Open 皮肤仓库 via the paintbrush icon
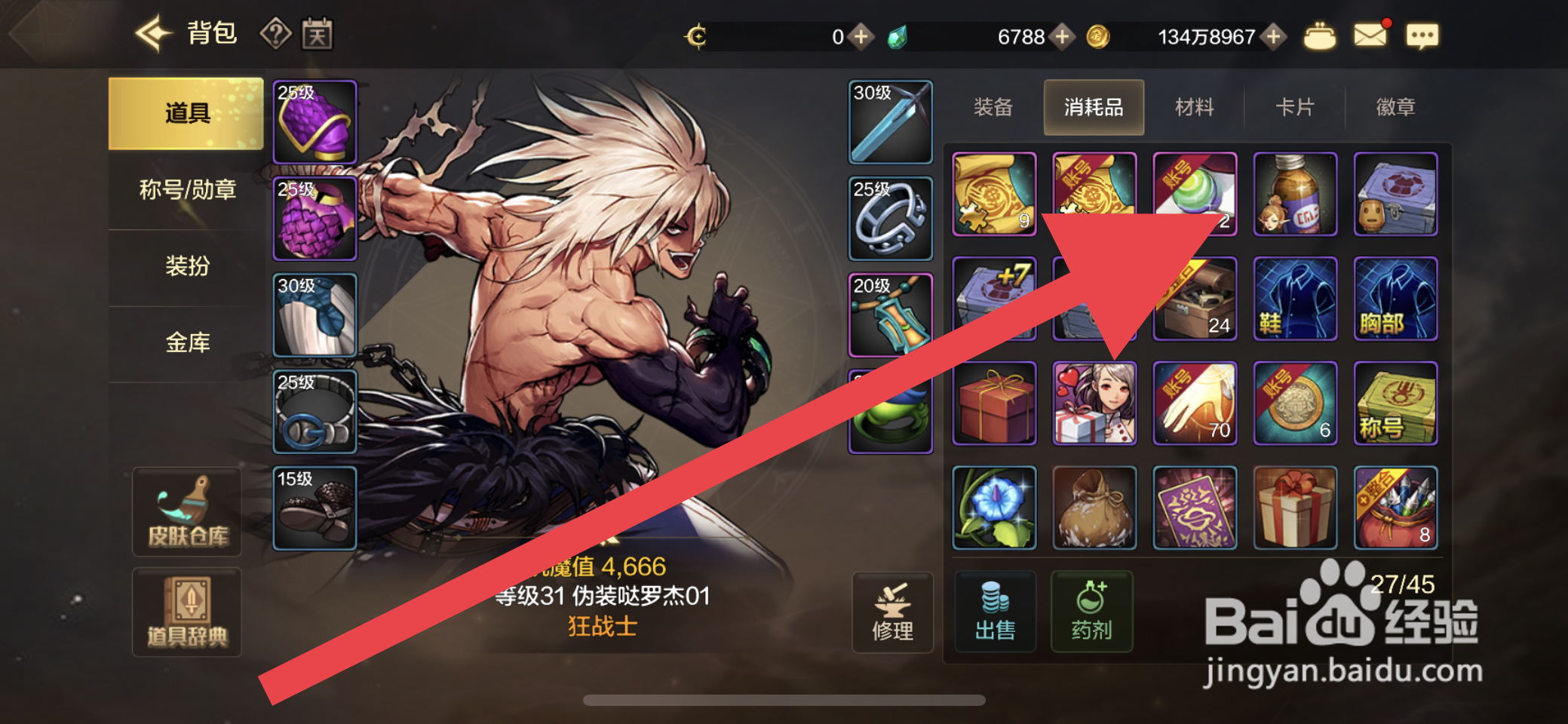Viewport: 1568px width, 724px height. click(x=186, y=511)
